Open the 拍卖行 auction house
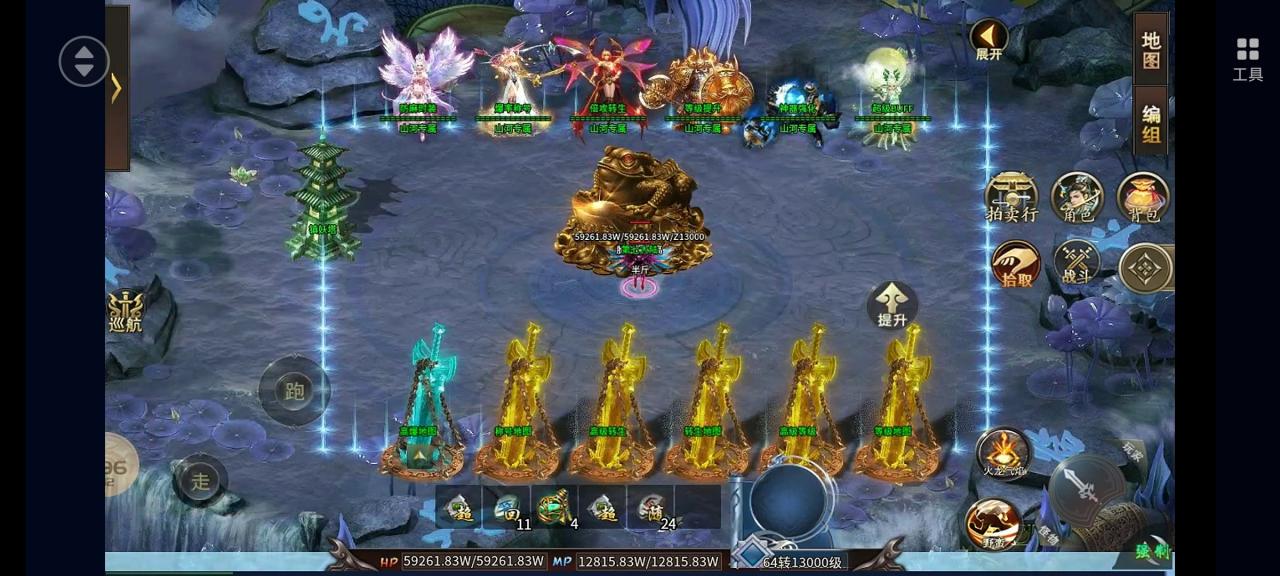 point(1011,195)
